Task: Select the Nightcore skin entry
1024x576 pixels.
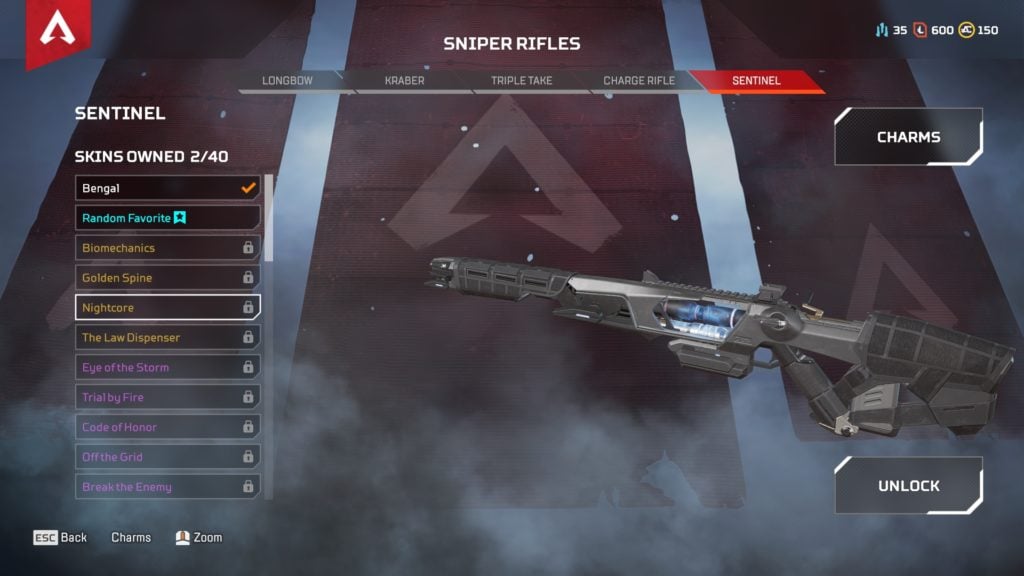Action: [167, 308]
